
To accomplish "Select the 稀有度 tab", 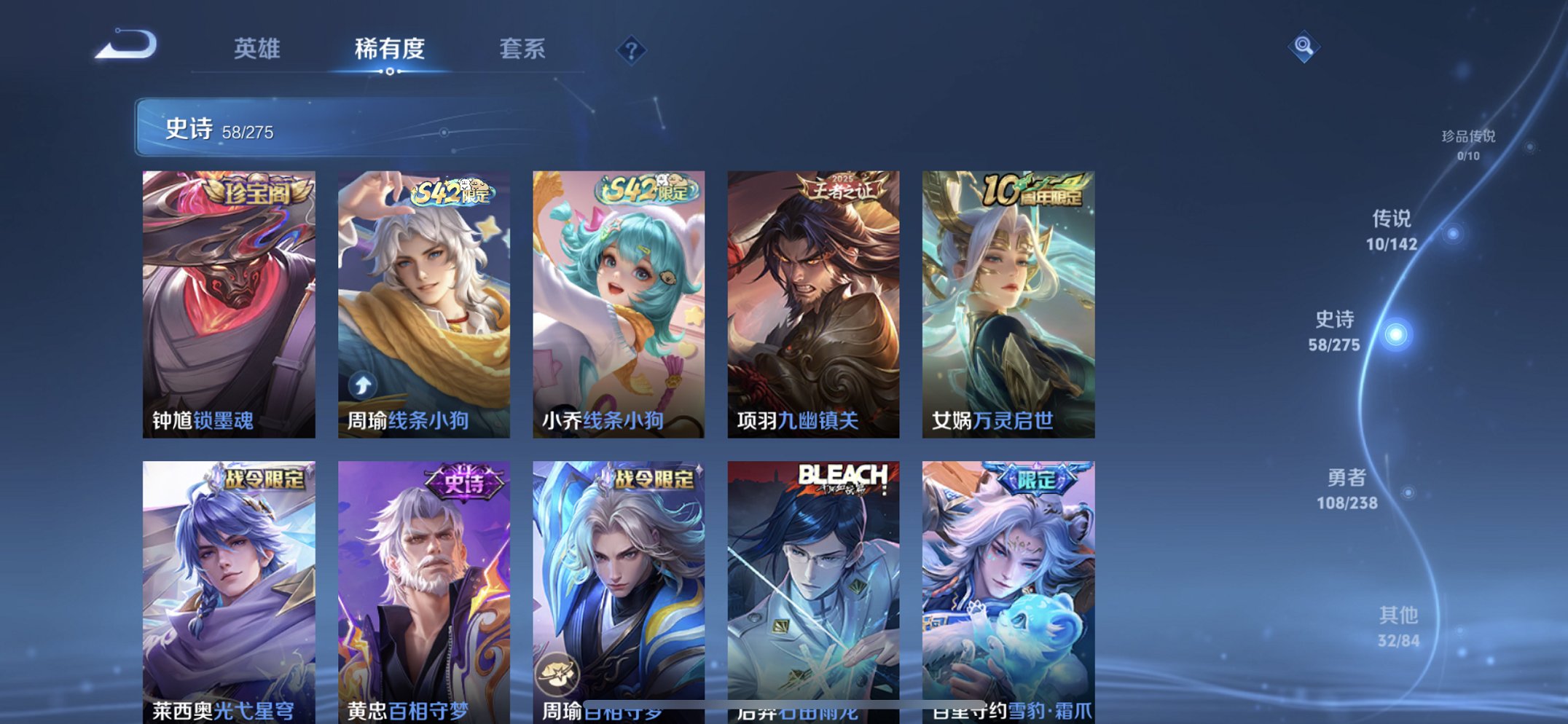I will [x=389, y=47].
